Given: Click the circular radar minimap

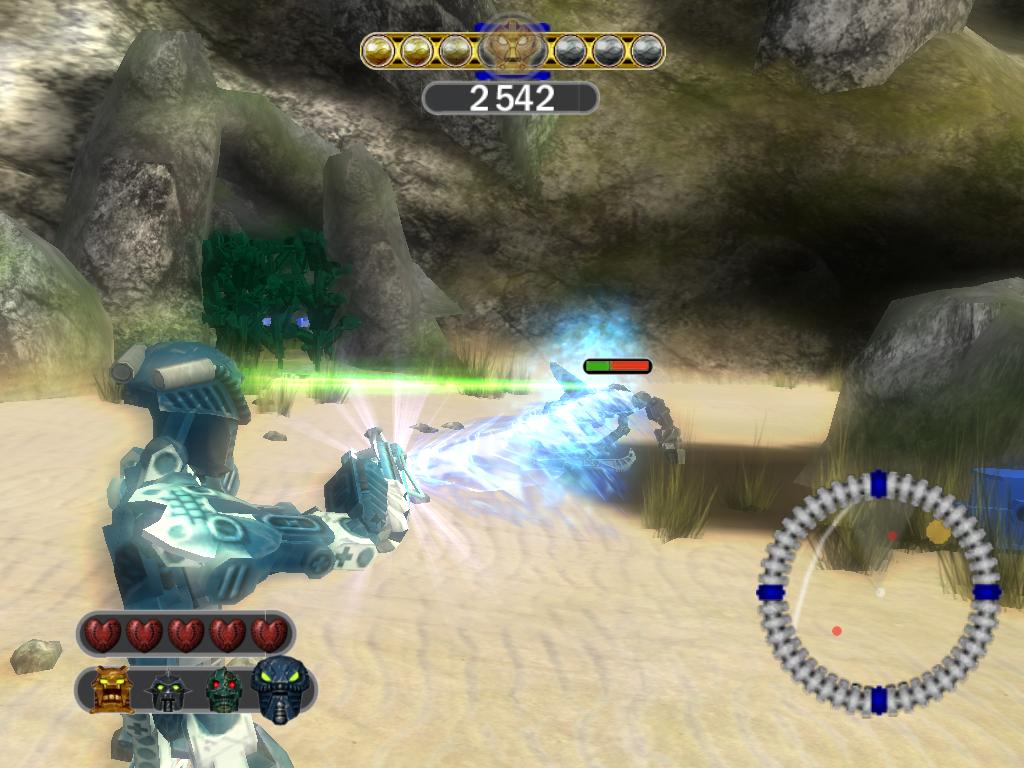Looking at the screenshot, I should [879, 592].
